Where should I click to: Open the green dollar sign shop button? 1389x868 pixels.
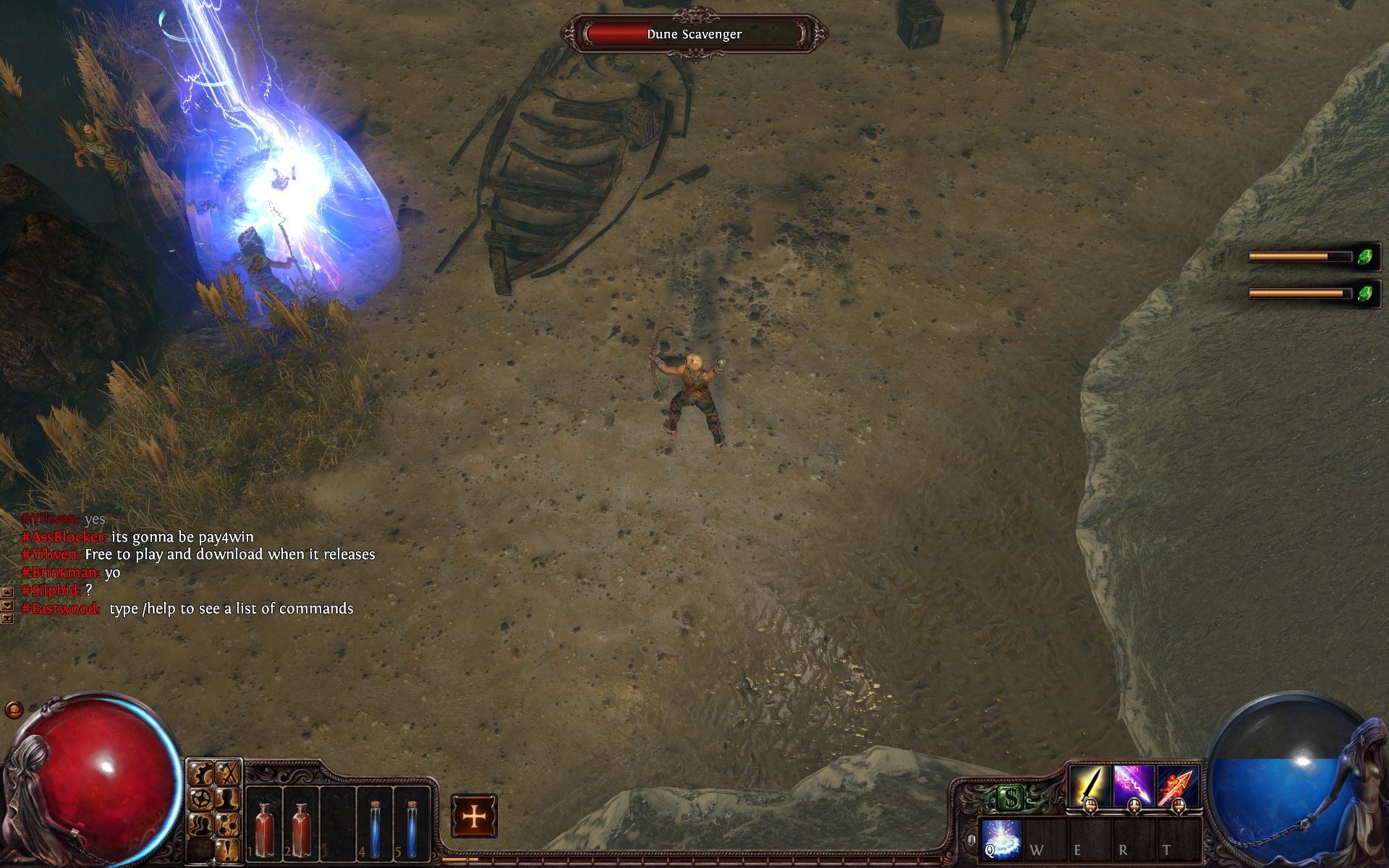1009,799
